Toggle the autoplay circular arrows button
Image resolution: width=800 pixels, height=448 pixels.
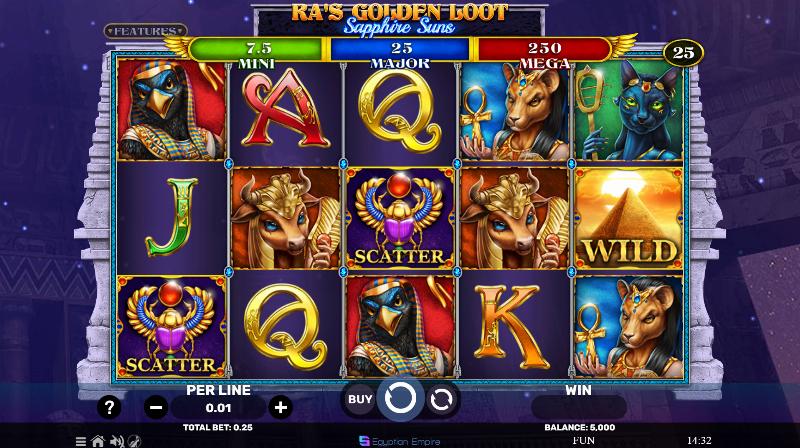(x=440, y=400)
